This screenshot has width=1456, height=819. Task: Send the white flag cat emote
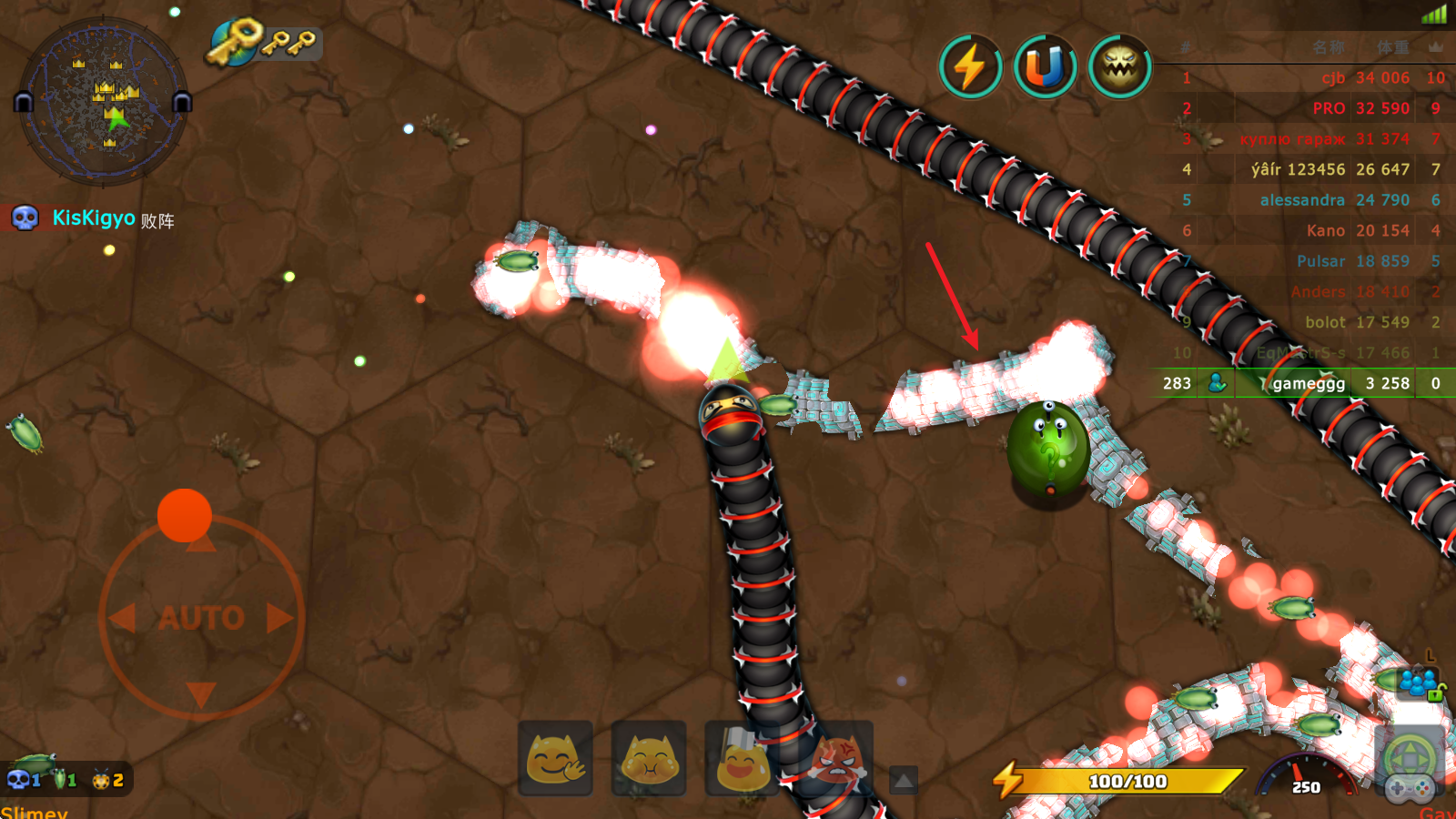[x=742, y=758]
